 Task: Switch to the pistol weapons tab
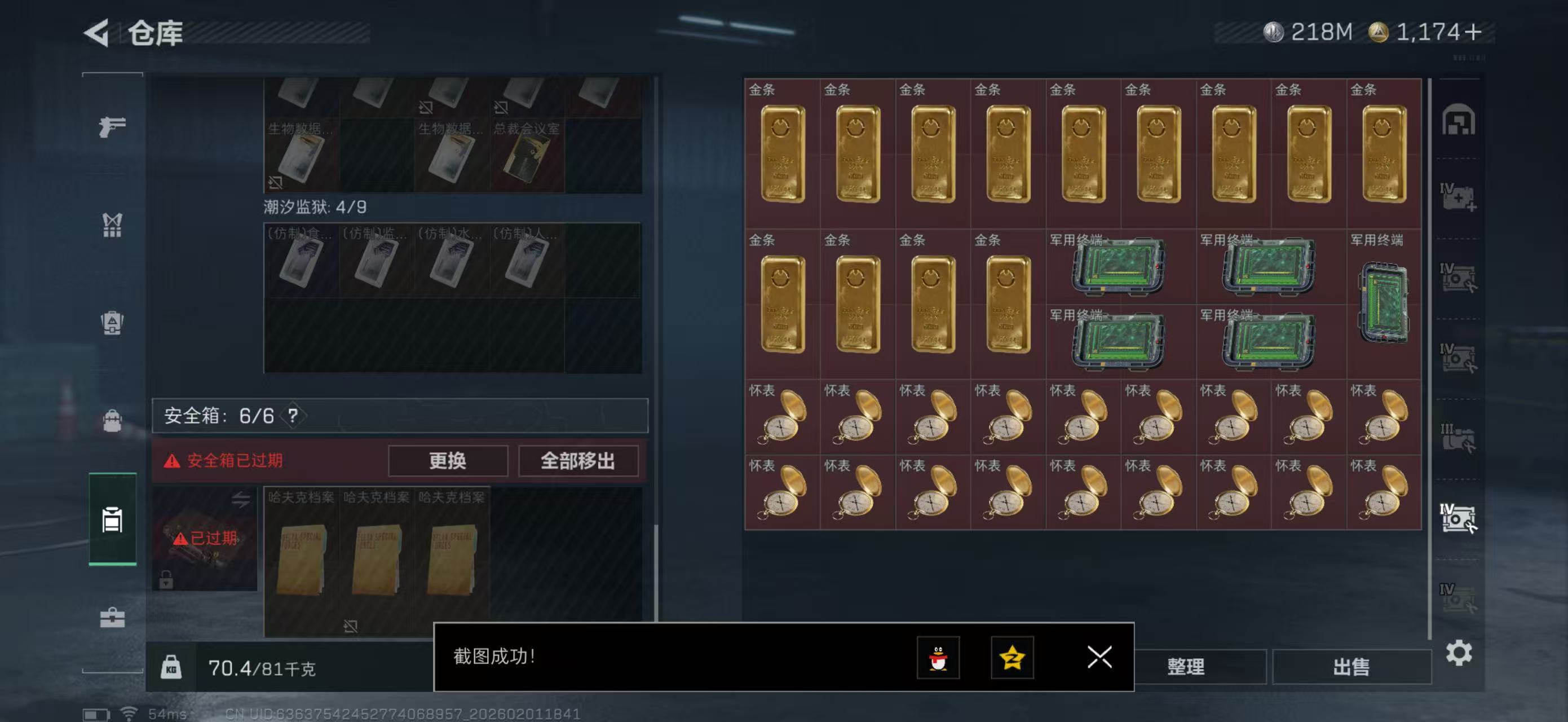[112, 128]
